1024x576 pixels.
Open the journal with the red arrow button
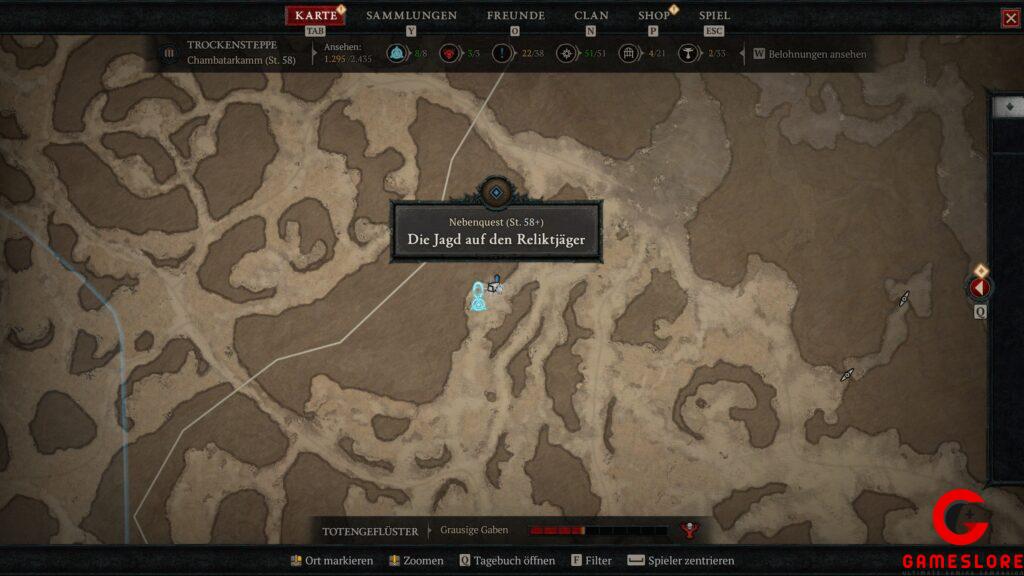[979, 288]
